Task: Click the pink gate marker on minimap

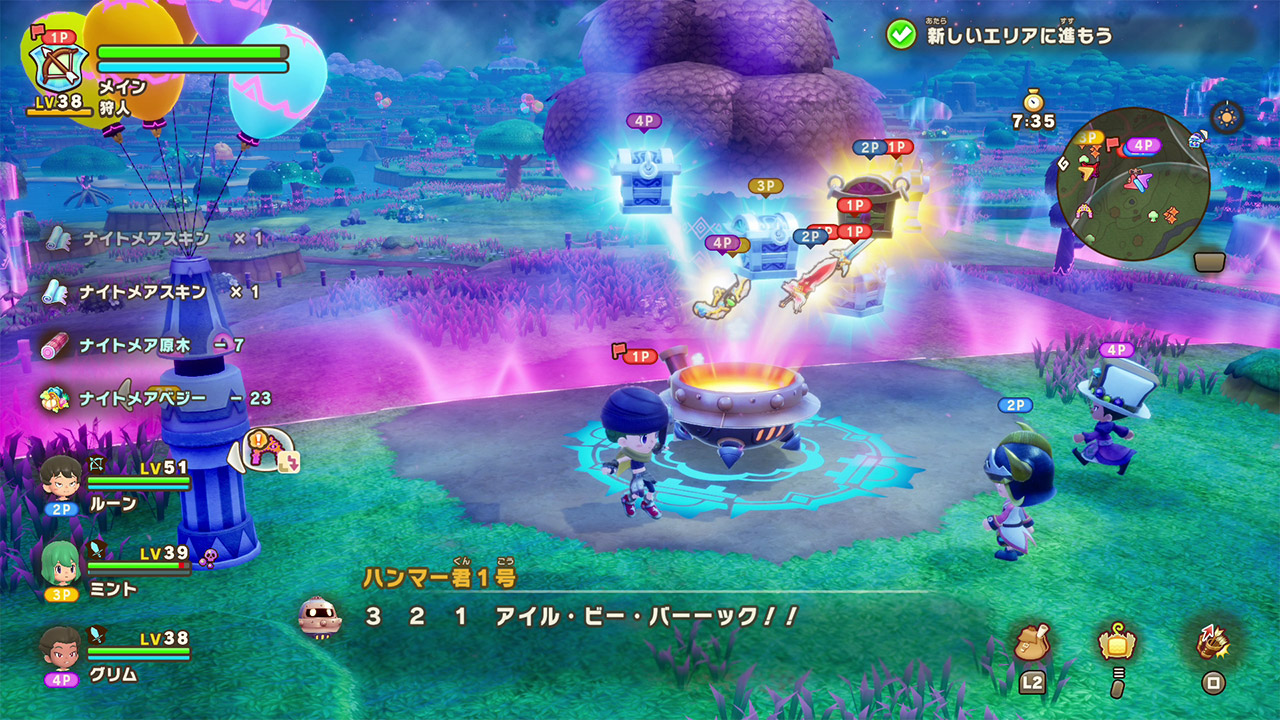Action: pos(1136,181)
